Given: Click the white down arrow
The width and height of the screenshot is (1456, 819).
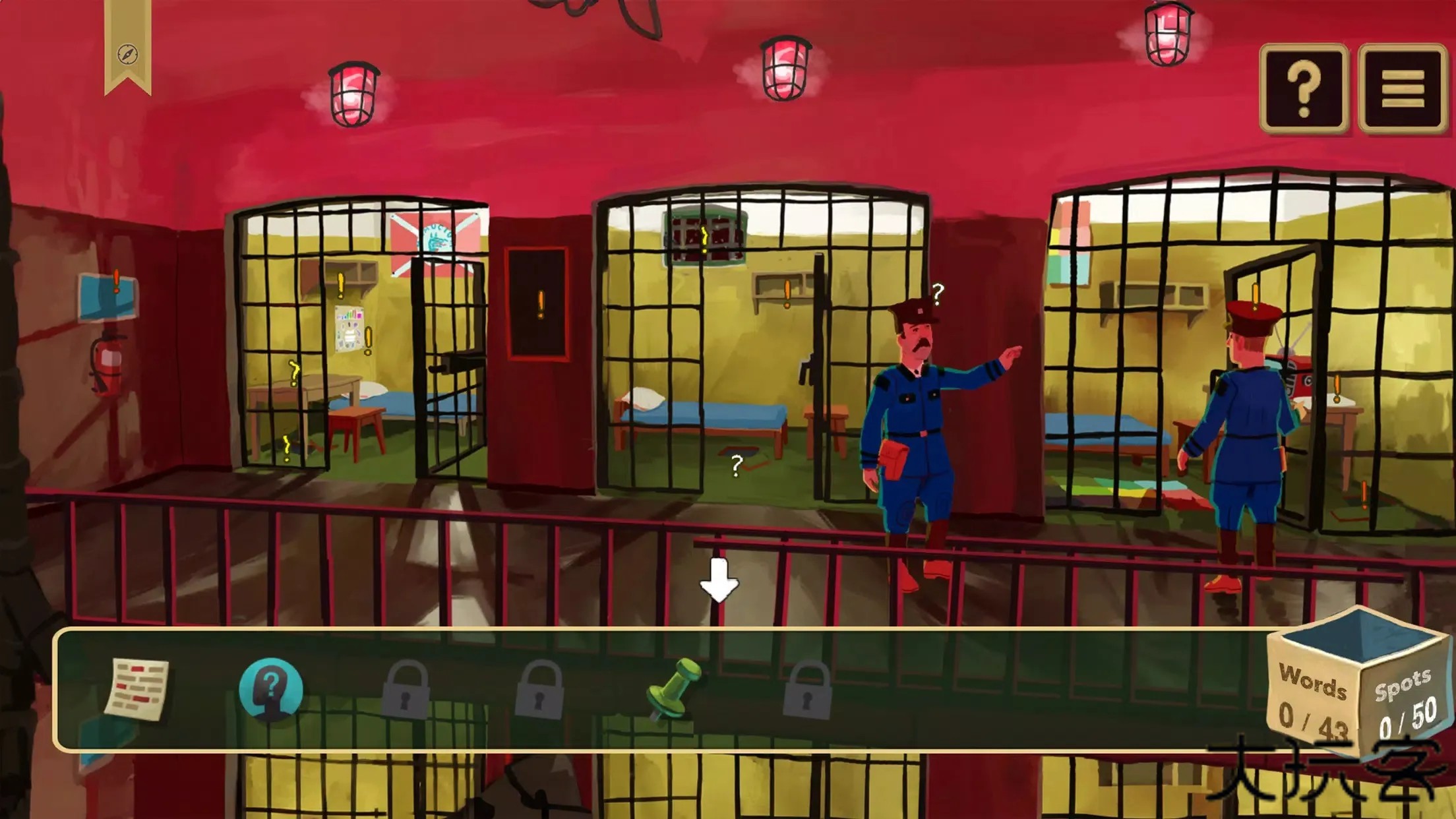Looking at the screenshot, I should pyautogui.click(x=719, y=580).
